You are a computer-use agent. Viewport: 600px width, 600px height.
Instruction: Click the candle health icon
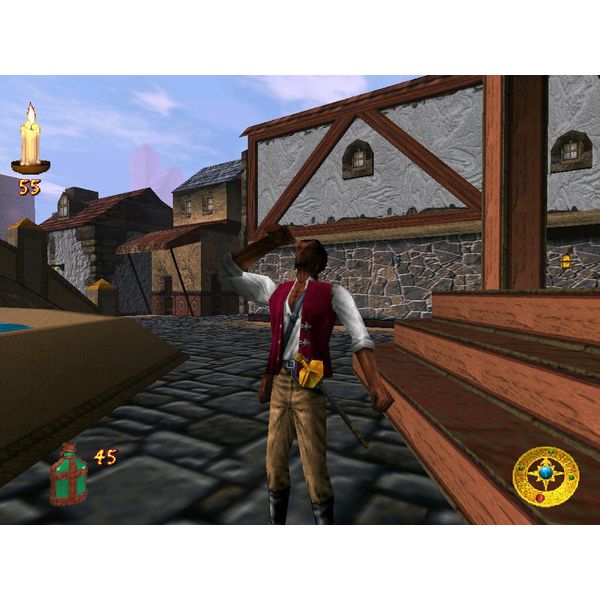(x=31, y=141)
